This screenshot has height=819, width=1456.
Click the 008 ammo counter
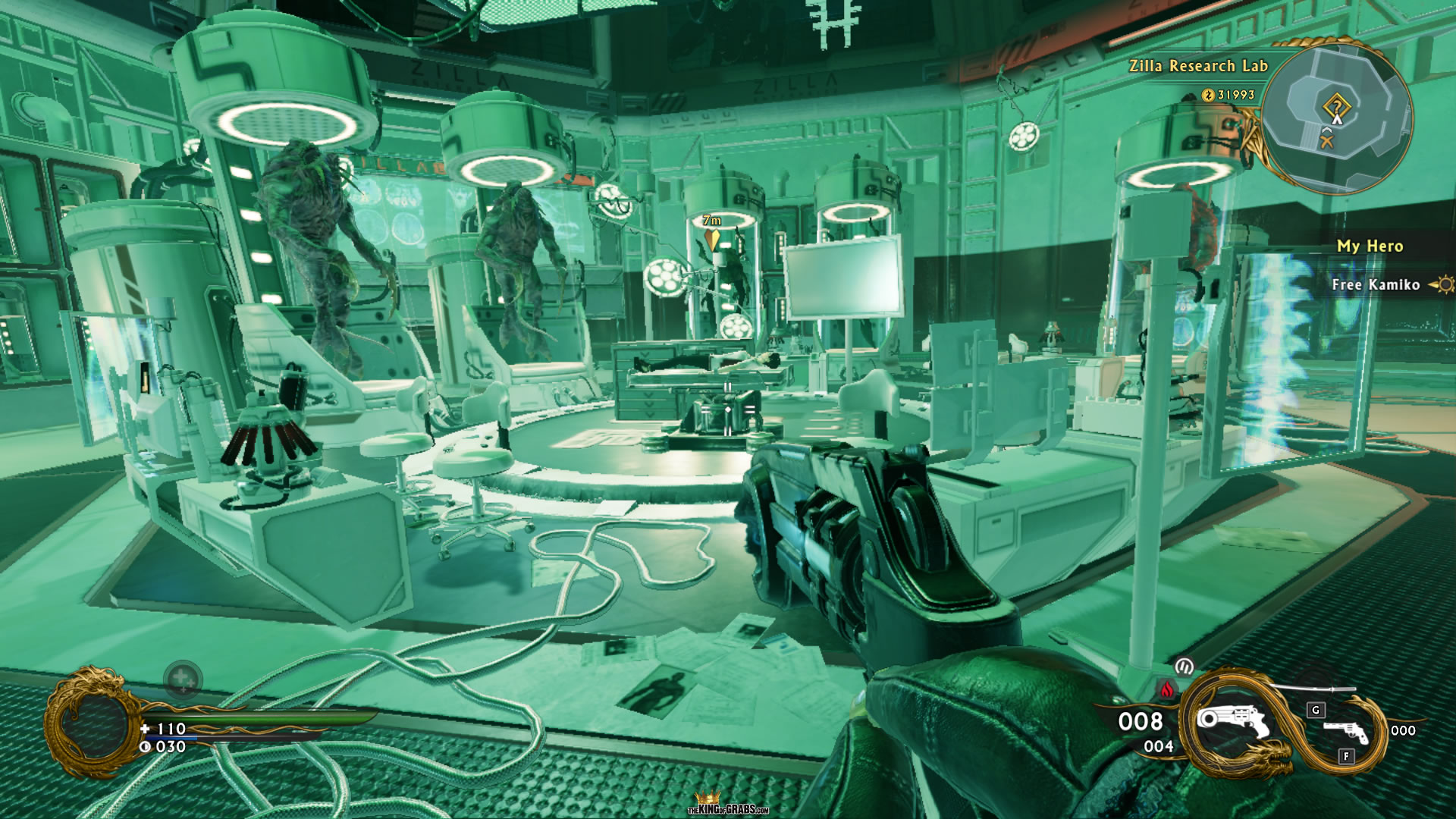[1141, 722]
